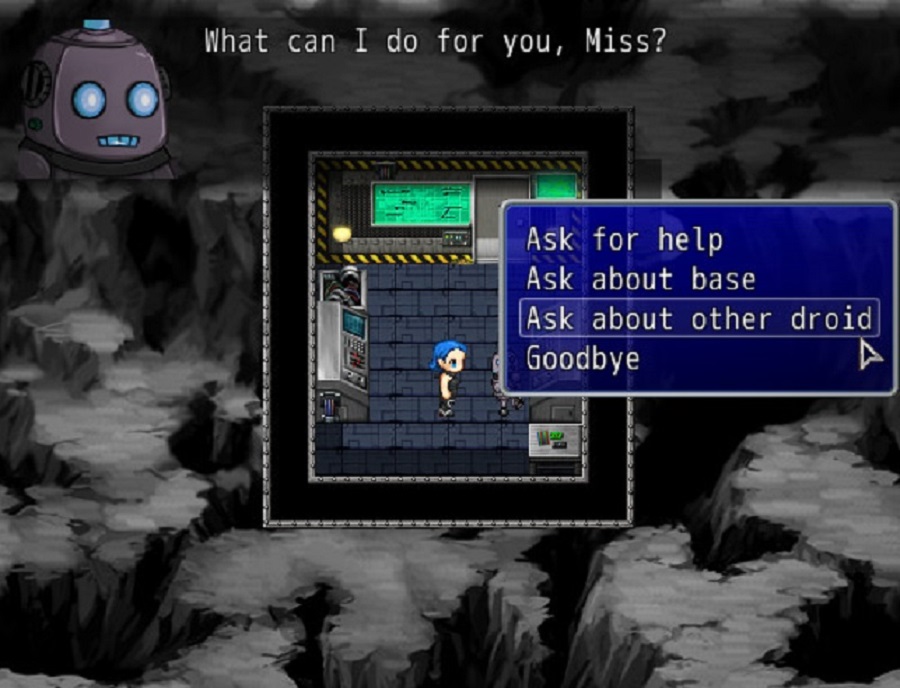Choose the "Ask for help" dialogue option
The width and height of the screenshot is (900, 688).
(x=624, y=240)
